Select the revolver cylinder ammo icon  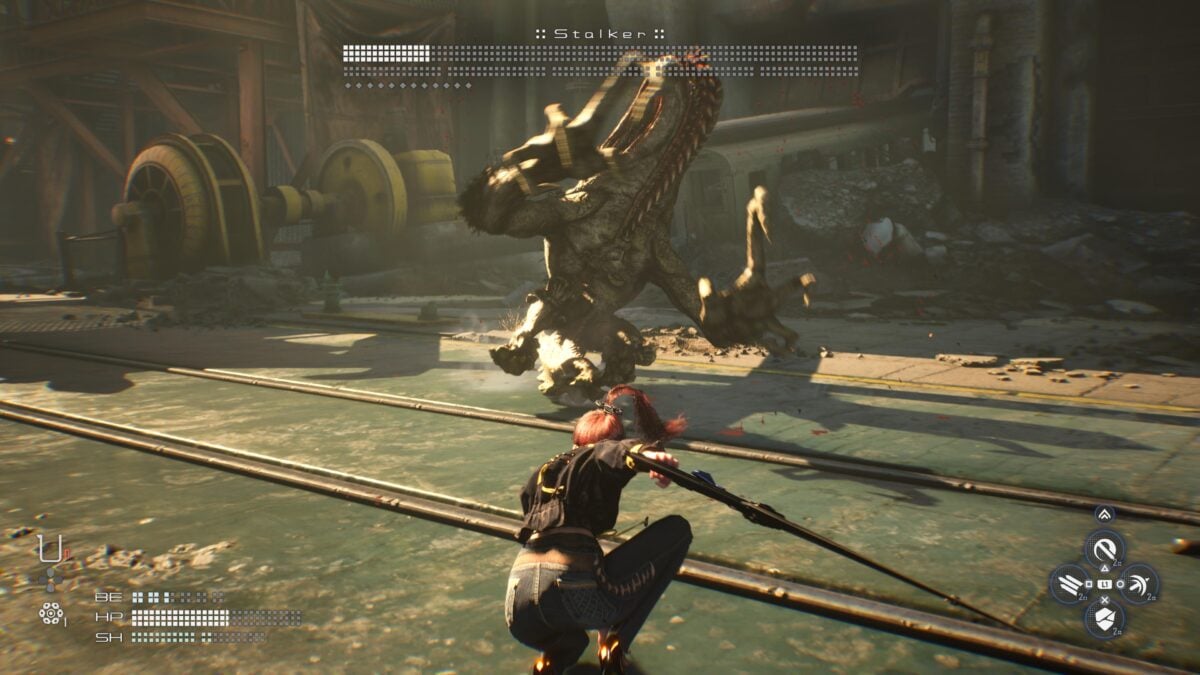(50, 612)
